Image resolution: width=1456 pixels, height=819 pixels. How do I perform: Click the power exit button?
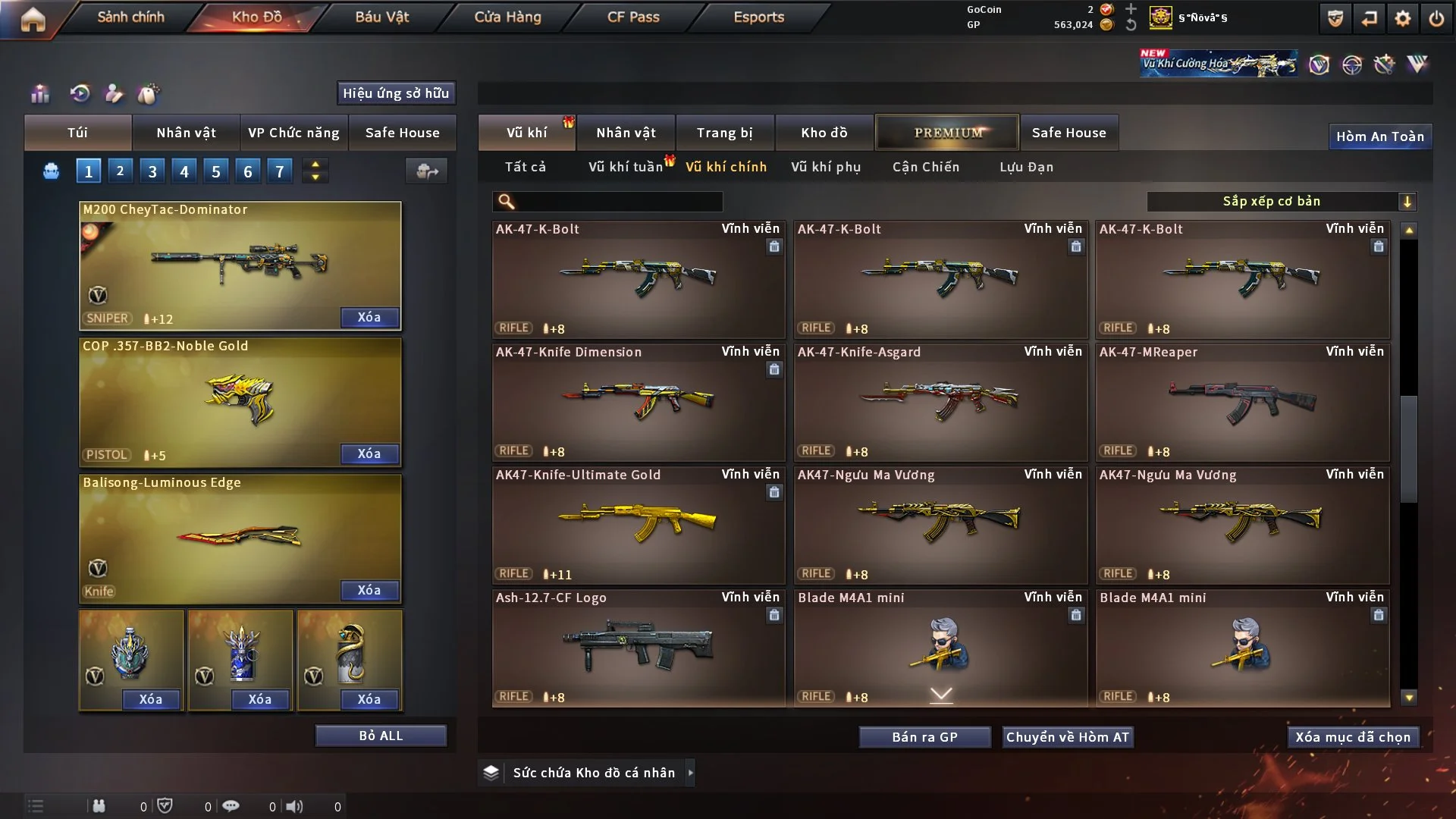1436,18
